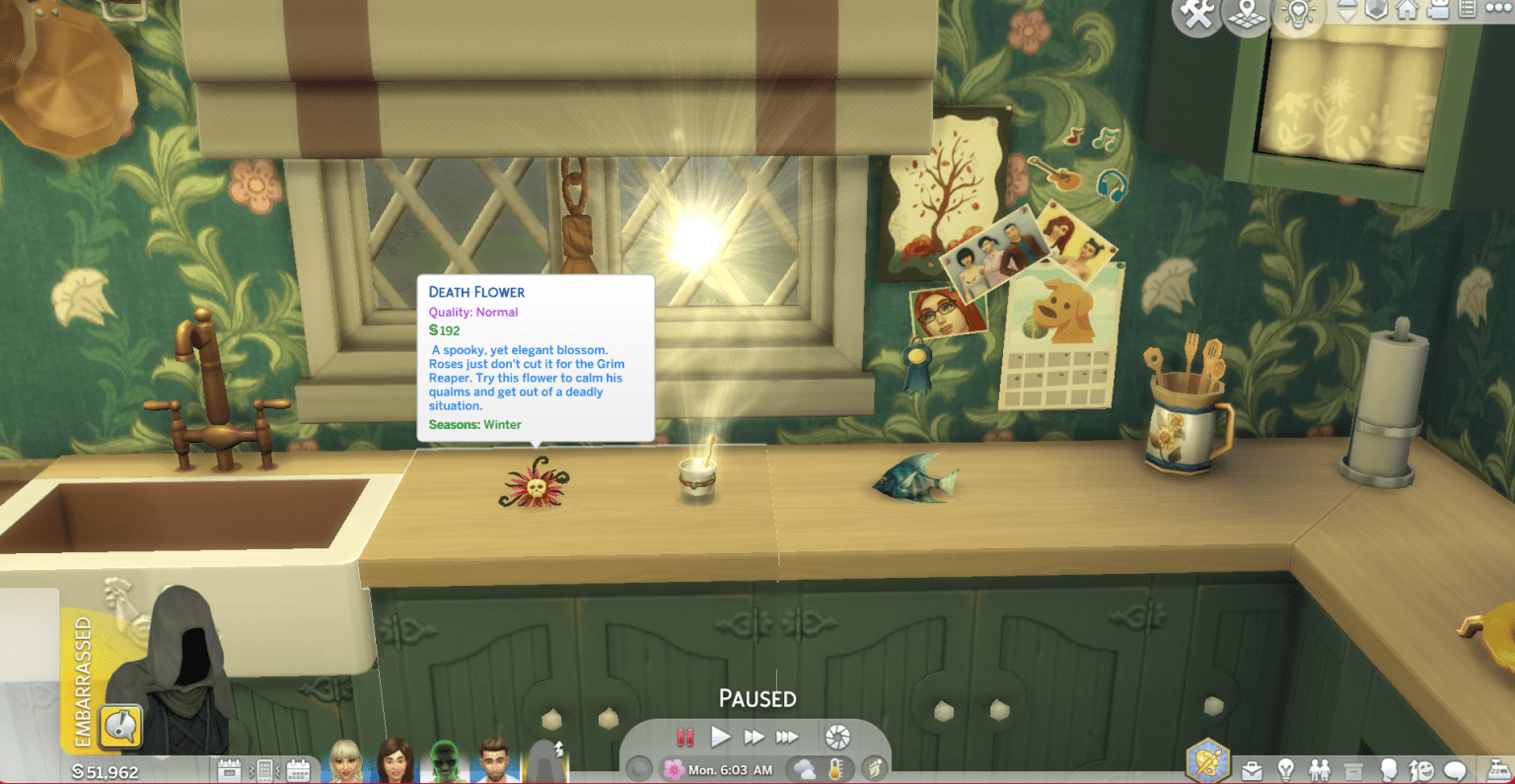Open the Sim's Inventory box icon
The width and height of the screenshot is (1515, 784).
[1353, 768]
